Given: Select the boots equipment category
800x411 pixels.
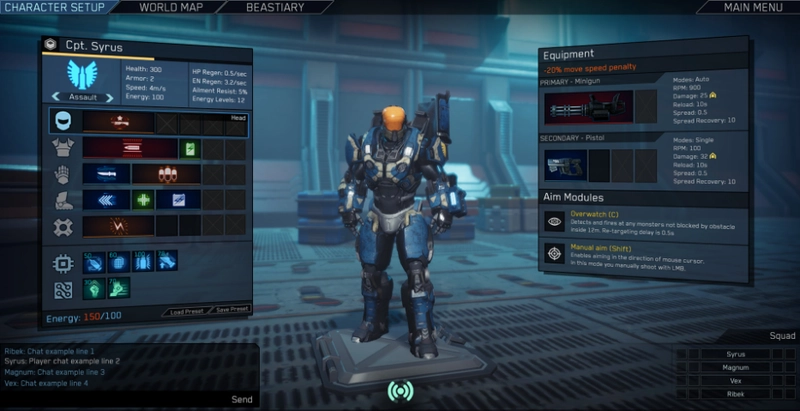Looking at the screenshot, I should pyautogui.click(x=62, y=200).
